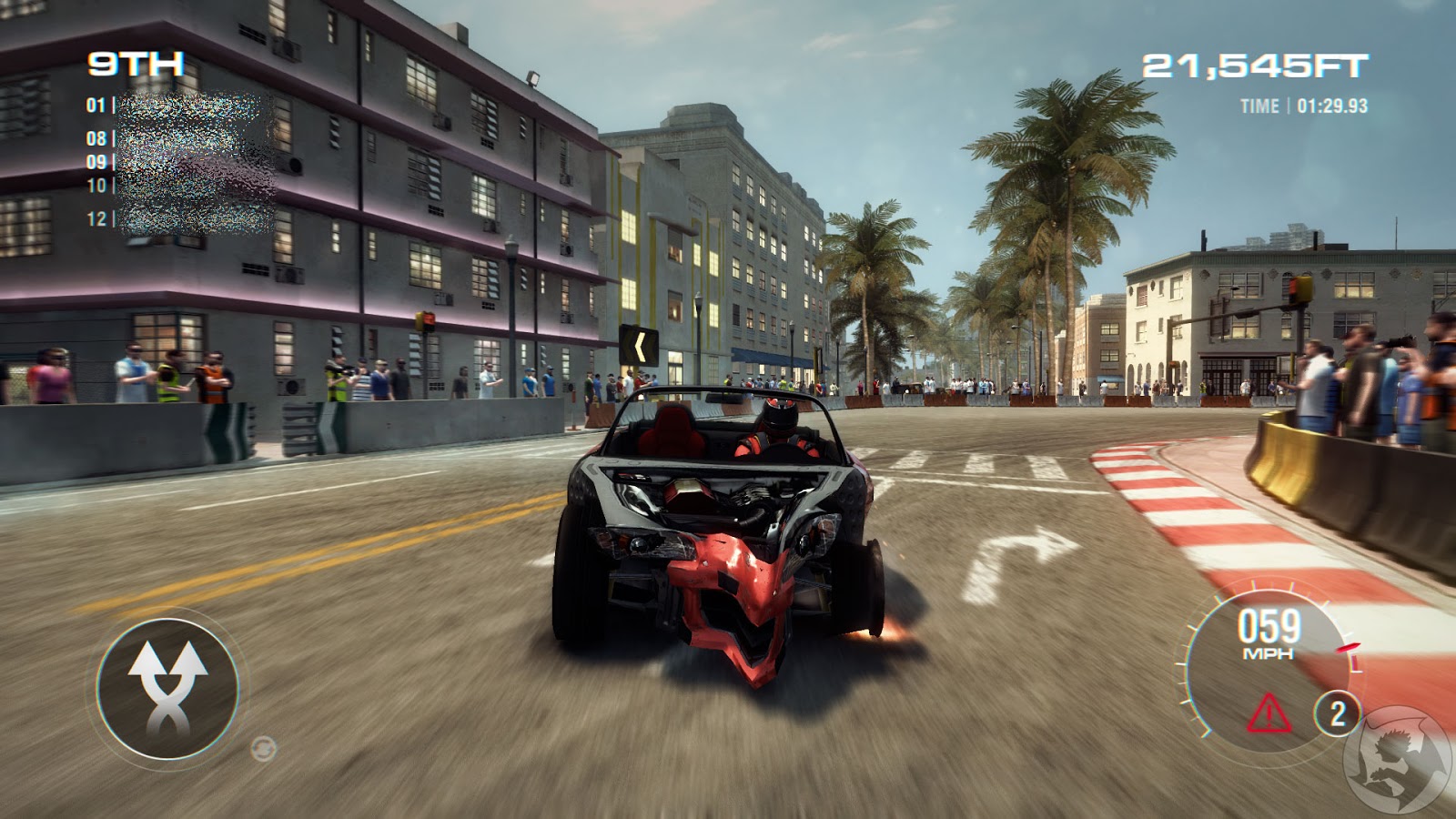Select the small circular rewind icon

click(263, 748)
